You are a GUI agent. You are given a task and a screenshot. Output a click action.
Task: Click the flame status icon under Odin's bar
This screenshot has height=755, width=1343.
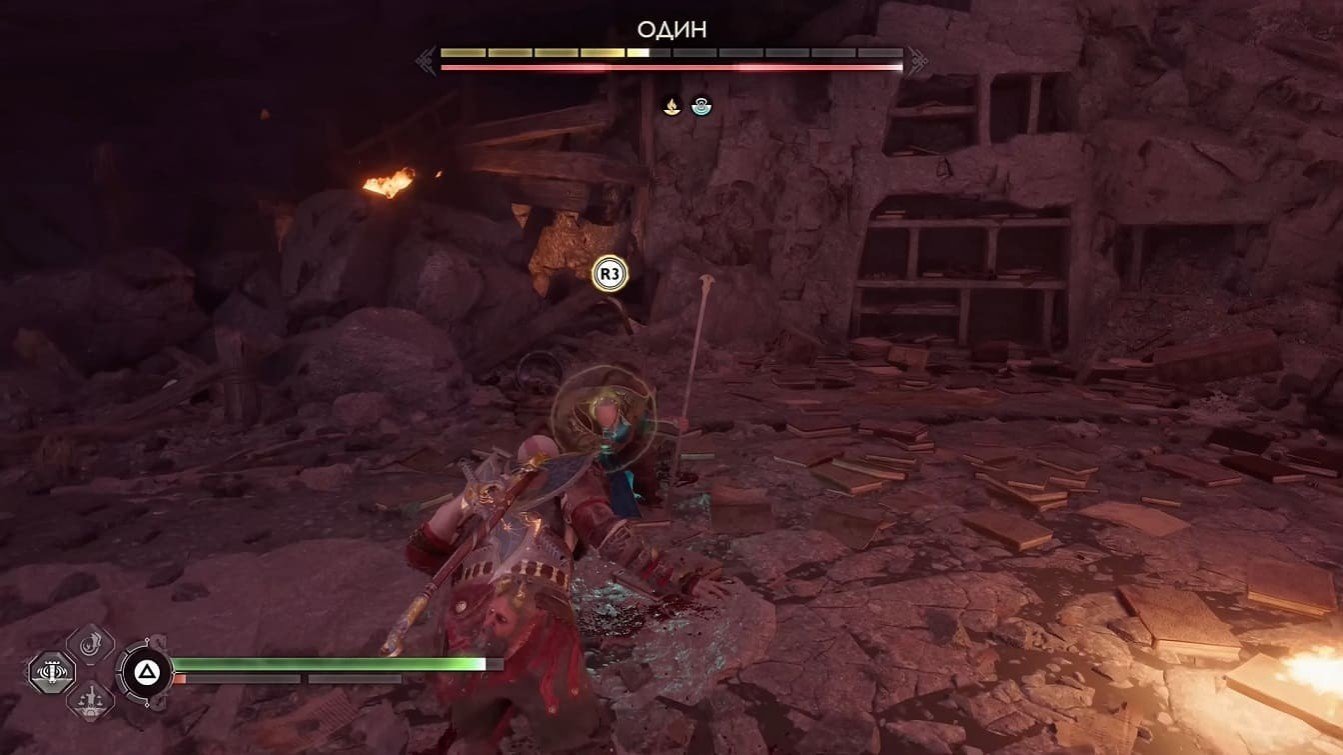(x=672, y=104)
